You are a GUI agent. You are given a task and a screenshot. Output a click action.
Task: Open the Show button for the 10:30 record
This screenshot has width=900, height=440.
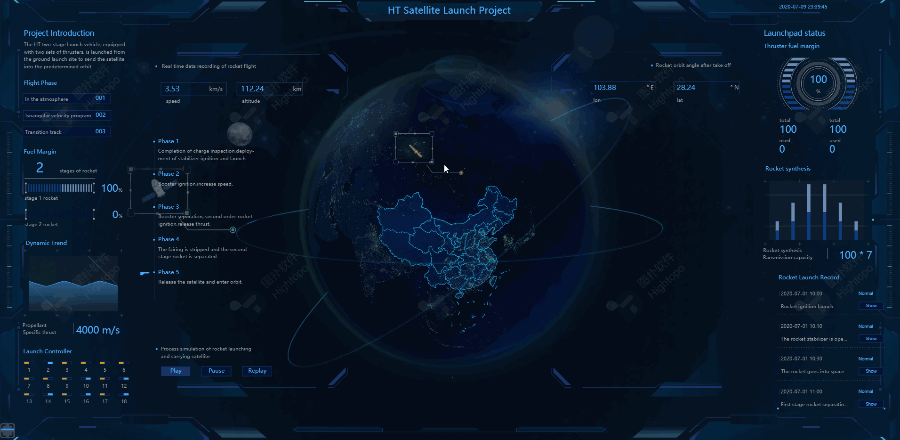(870, 371)
